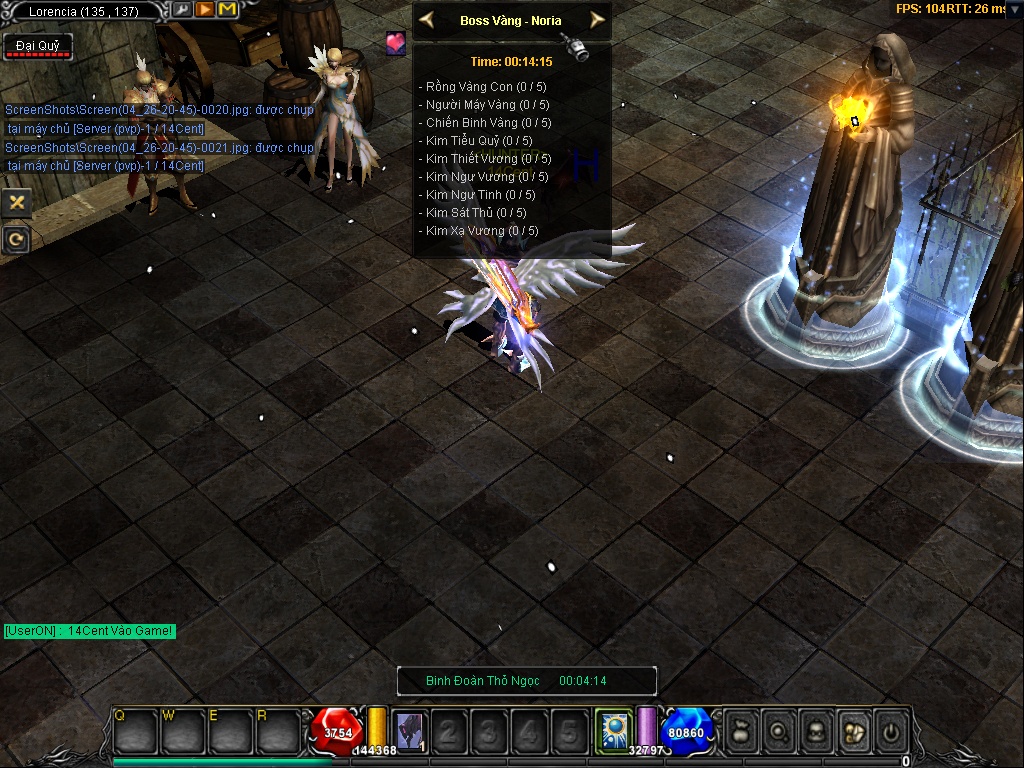Go to previous boss list with left arrow
Viewport: 1024px width, 768px height.
point(427,20)
